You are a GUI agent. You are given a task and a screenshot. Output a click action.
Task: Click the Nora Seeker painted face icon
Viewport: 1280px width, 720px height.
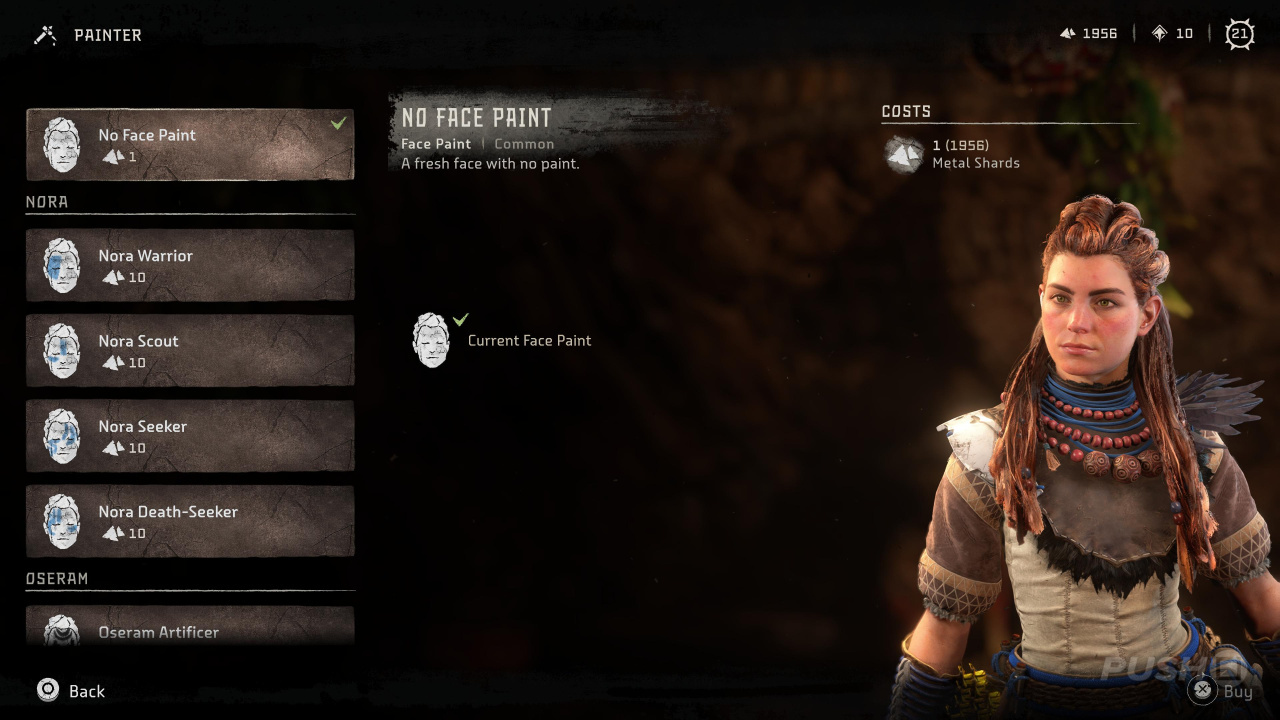[x=61, y=436]
